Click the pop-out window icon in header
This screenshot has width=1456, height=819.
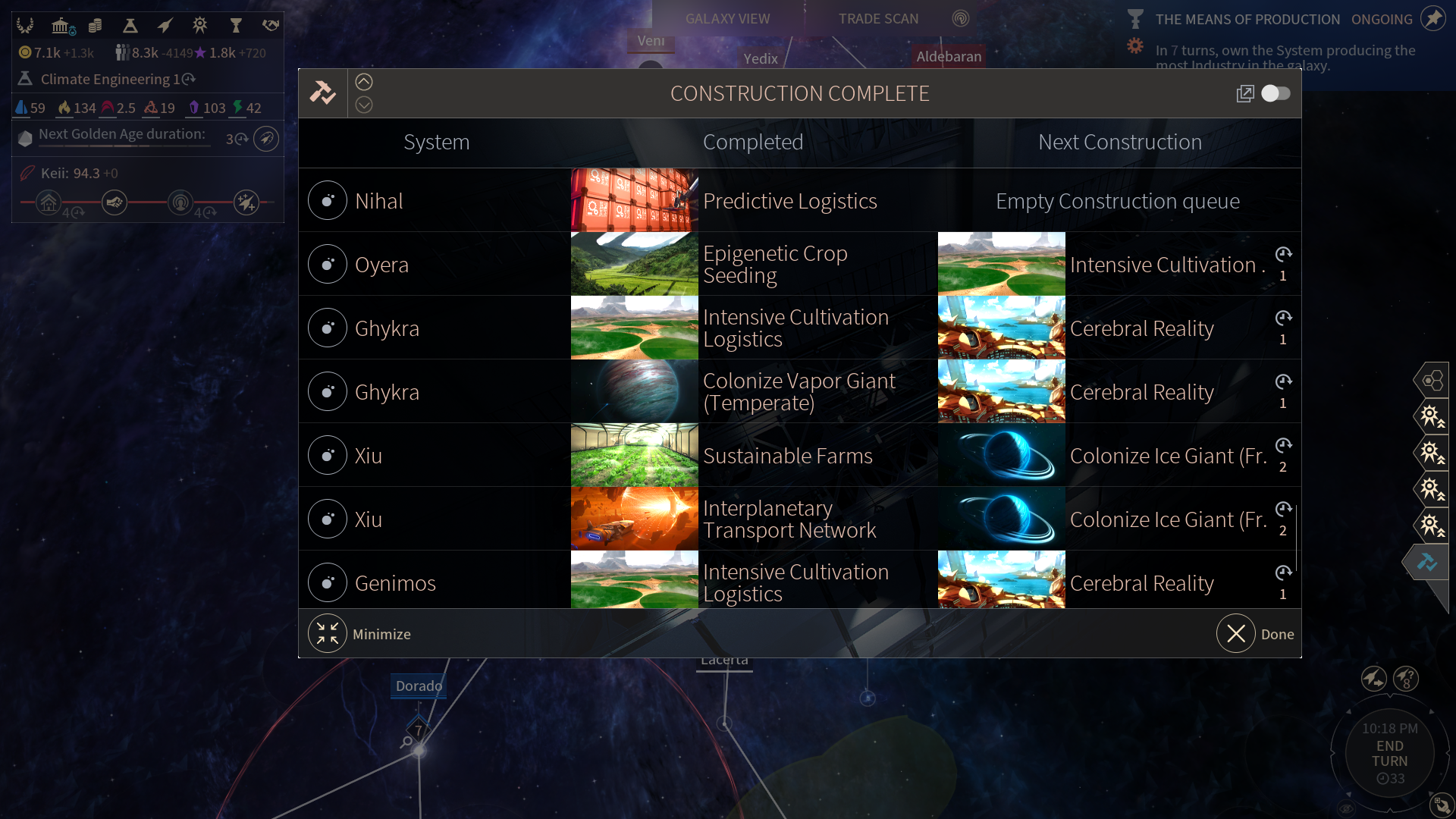pos(1244,93)
